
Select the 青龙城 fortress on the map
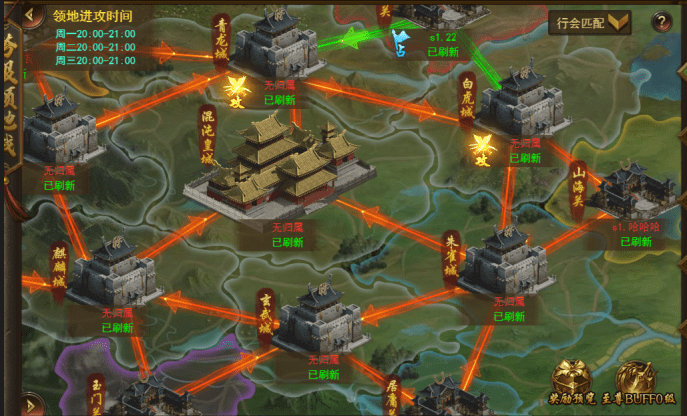[x=272, y=46]
